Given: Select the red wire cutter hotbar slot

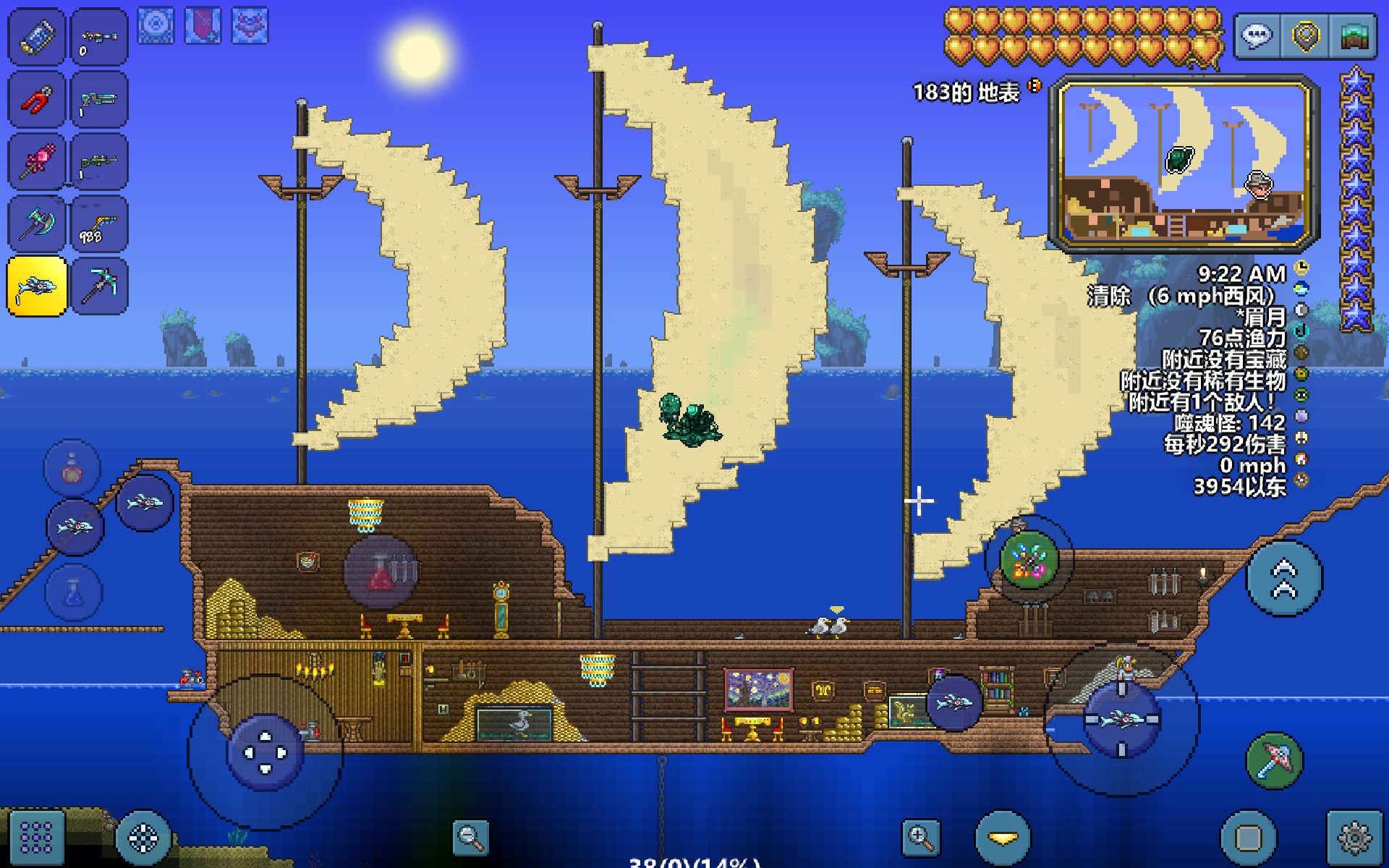Looking at the screenshot, I should 37,100.
